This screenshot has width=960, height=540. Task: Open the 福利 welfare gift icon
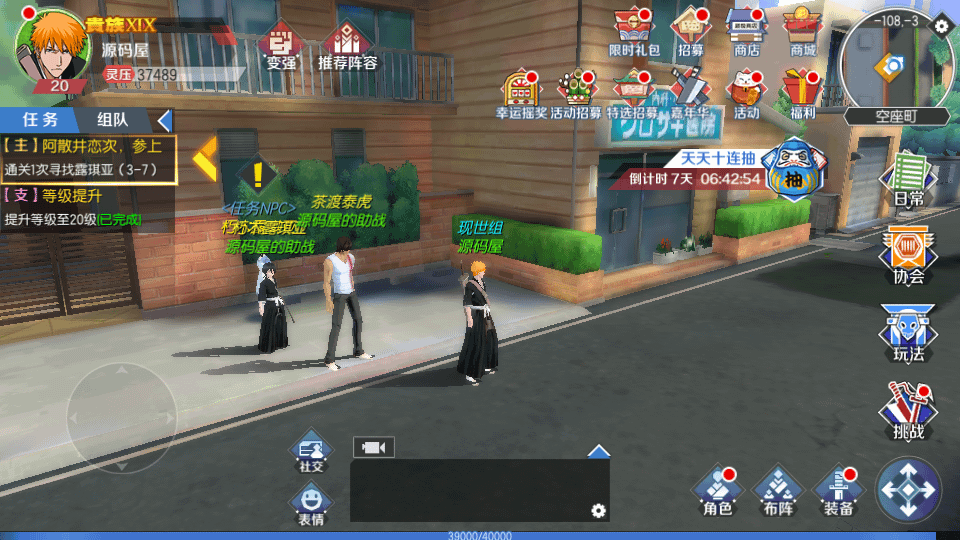click(802, 93)
